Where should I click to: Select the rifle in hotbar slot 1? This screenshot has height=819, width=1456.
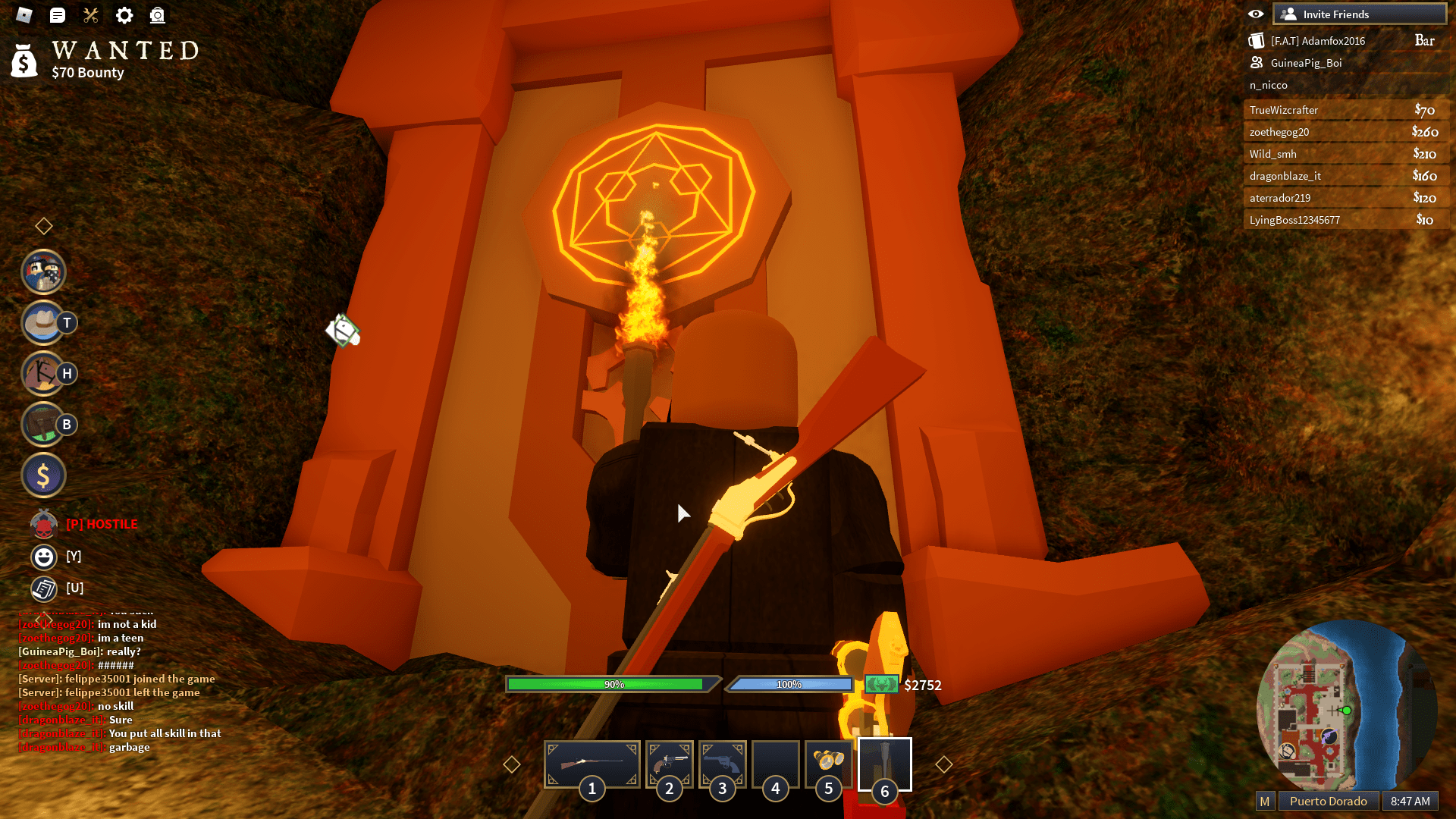click(x=591, y=764)
